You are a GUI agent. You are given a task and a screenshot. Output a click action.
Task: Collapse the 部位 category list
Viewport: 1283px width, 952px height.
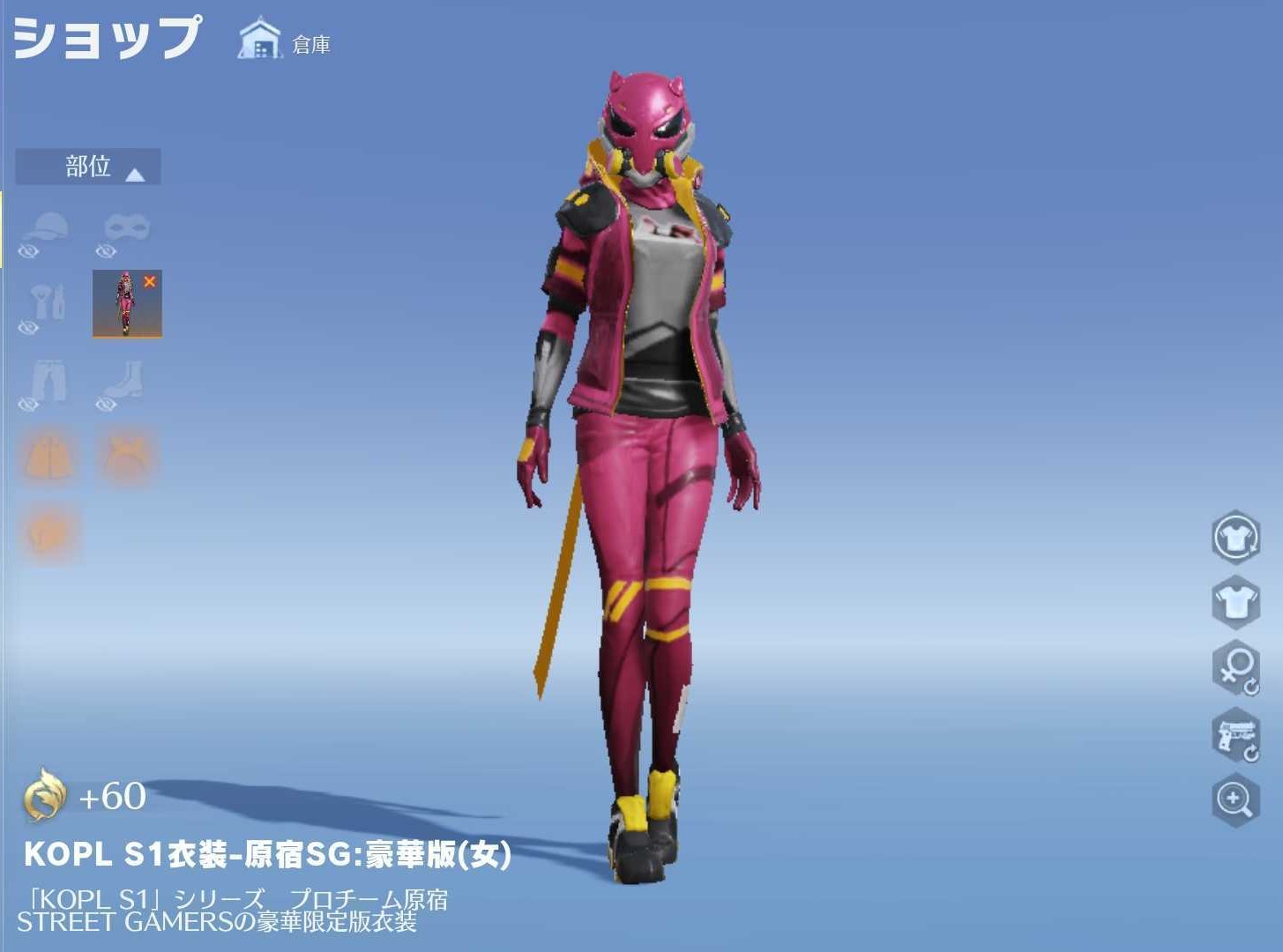87,167
